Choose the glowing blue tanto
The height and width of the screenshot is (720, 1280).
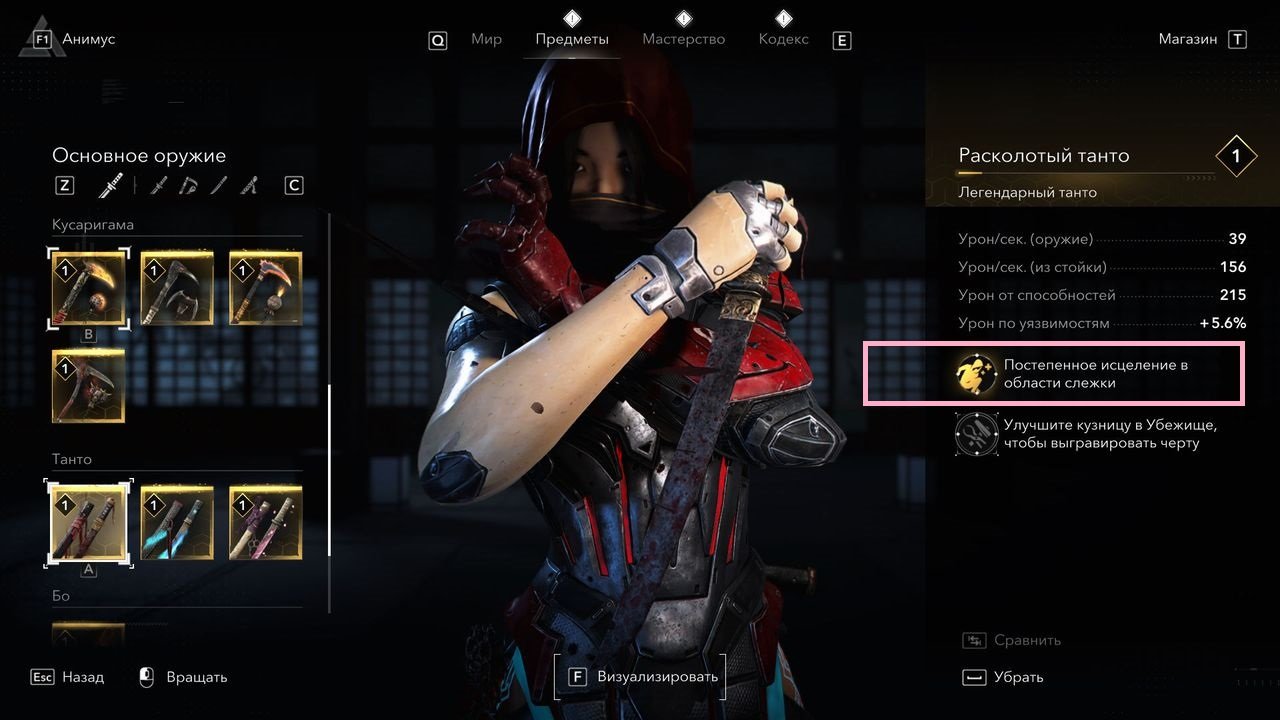coord(177,523)
